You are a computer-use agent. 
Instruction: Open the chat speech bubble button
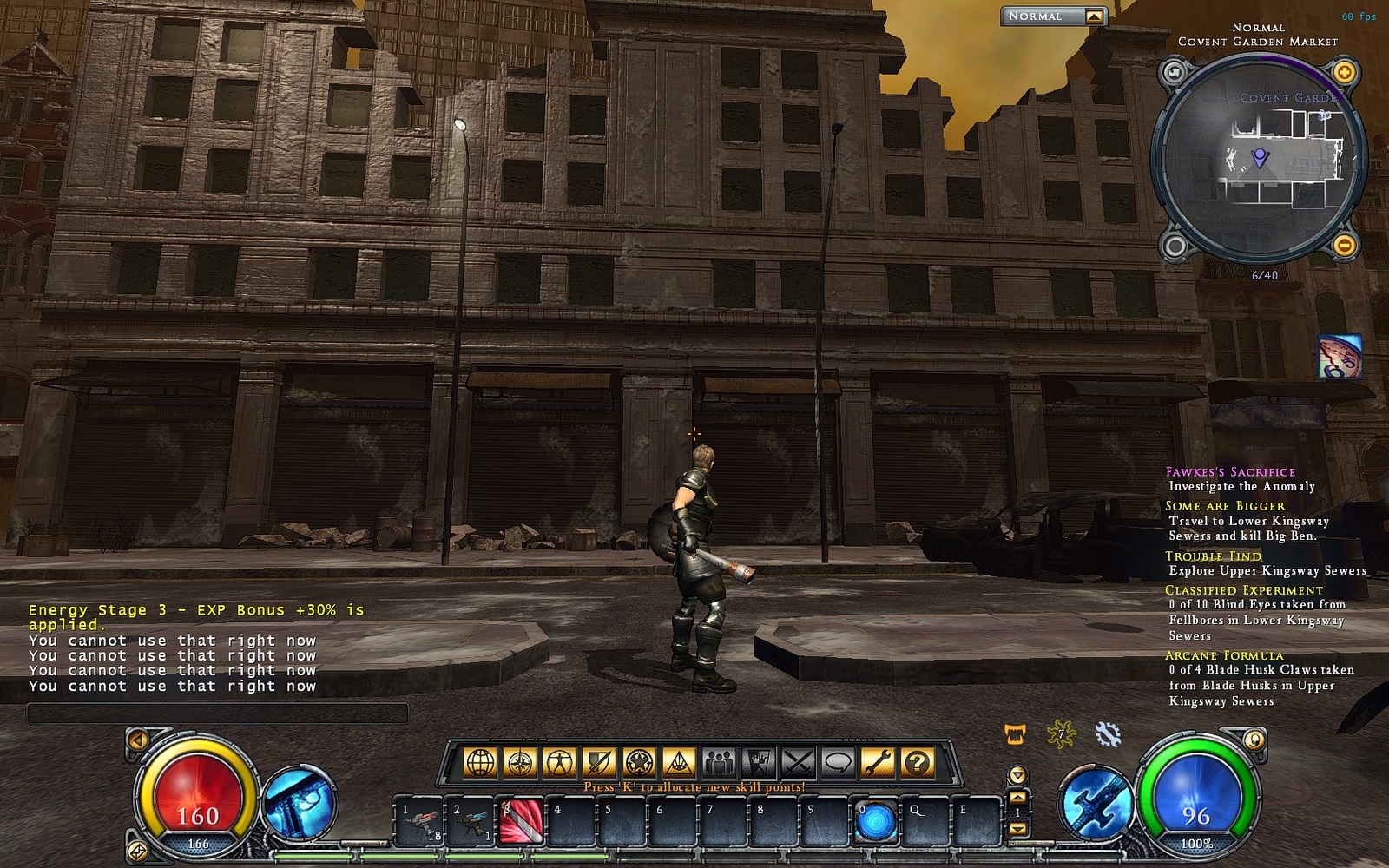(838, 763)
